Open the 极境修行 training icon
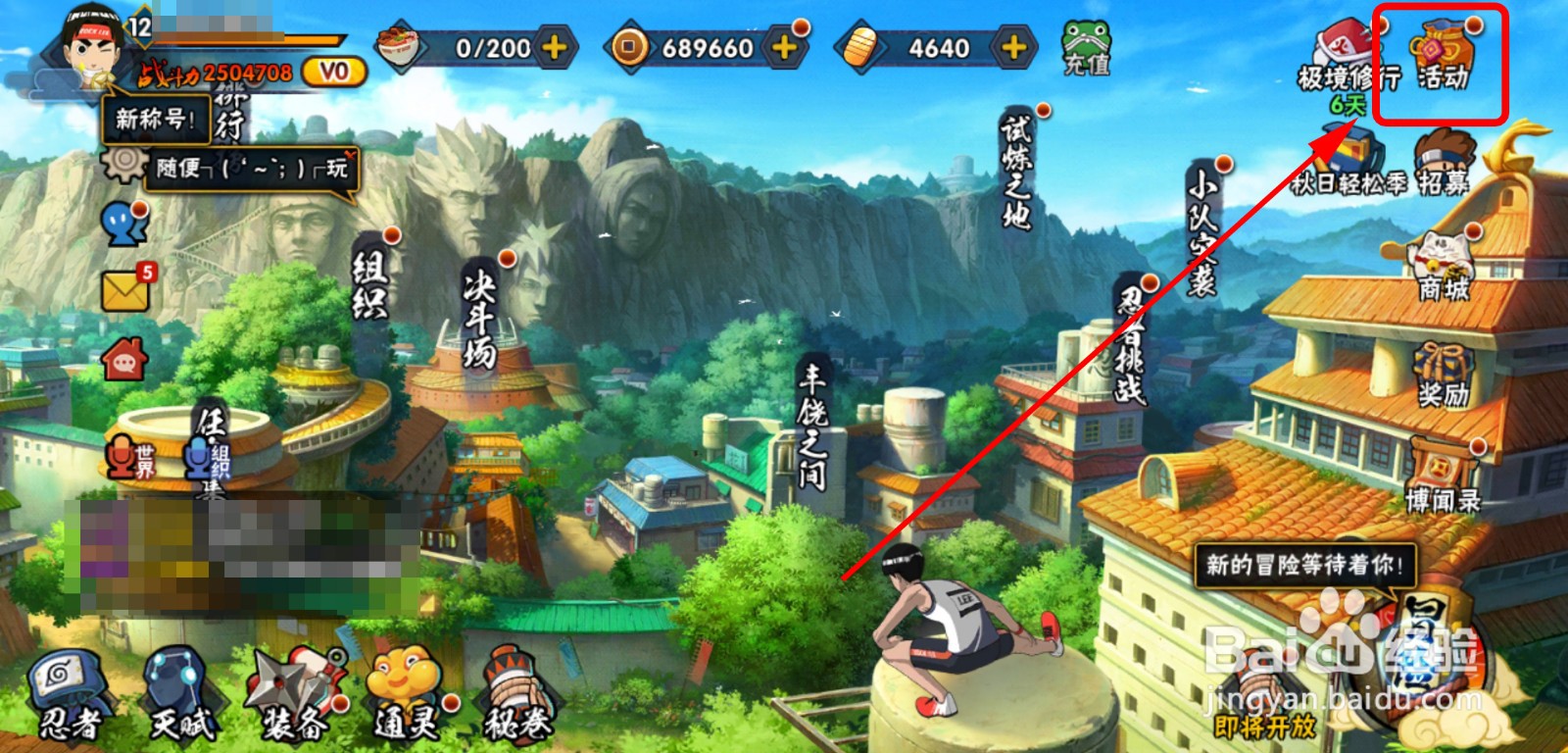Image resolution: width=1568 pixels, height=753 pixels. click(x=1347, y=57)
